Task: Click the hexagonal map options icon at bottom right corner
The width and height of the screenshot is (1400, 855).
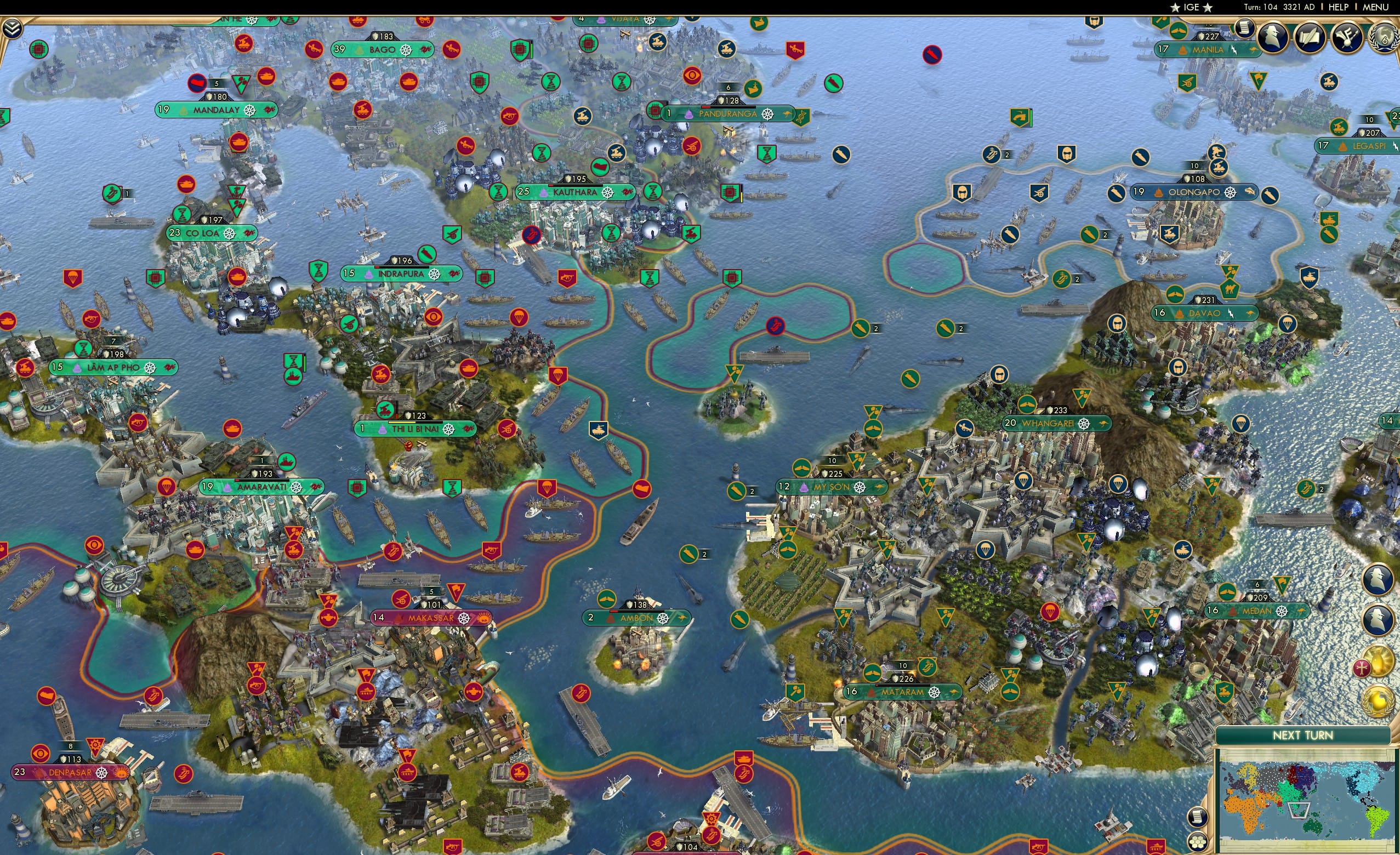Action: (x=1198, y=842)
